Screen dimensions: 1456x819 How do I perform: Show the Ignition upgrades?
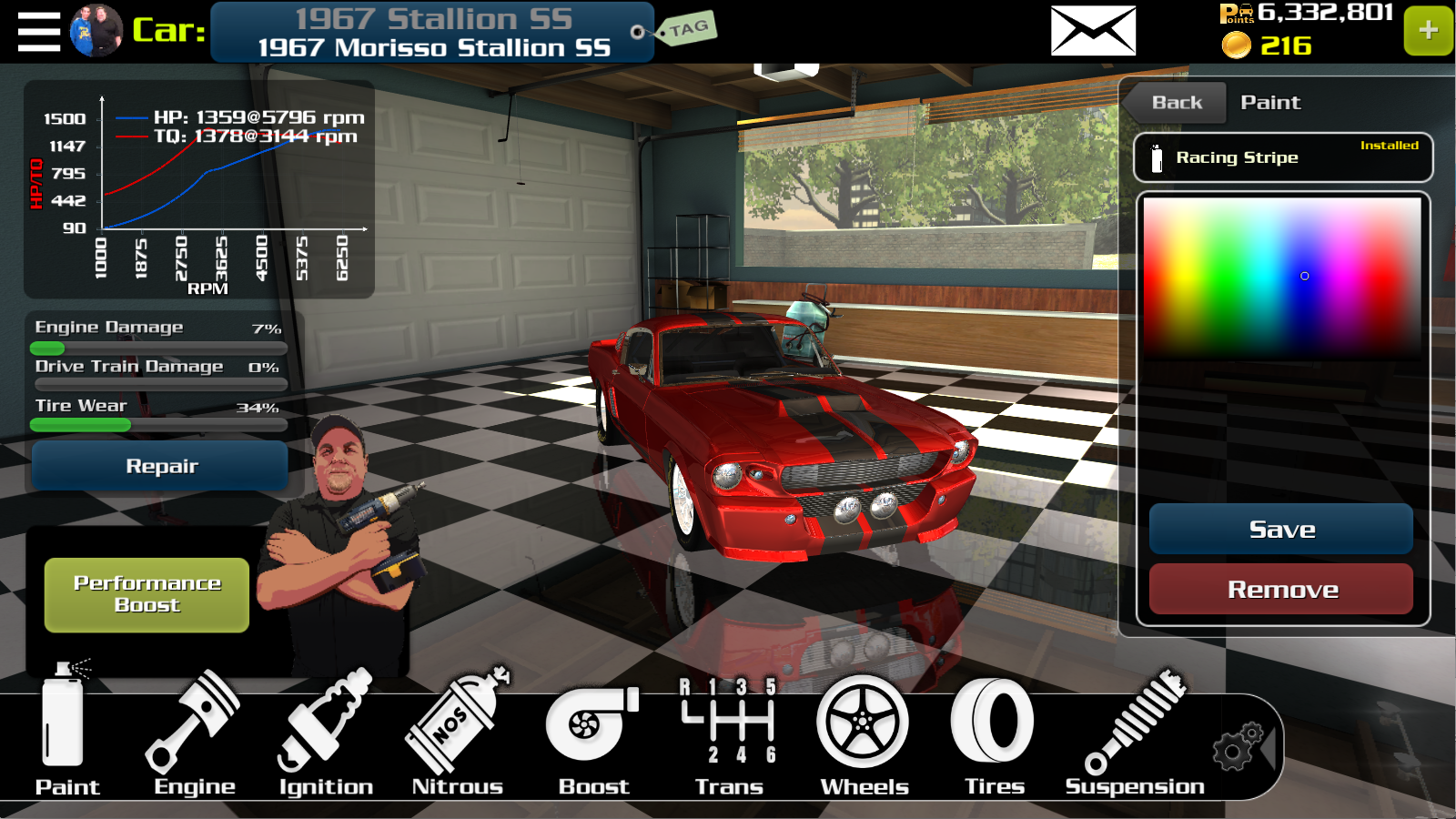pyautogui.click(x=326, y=733)
